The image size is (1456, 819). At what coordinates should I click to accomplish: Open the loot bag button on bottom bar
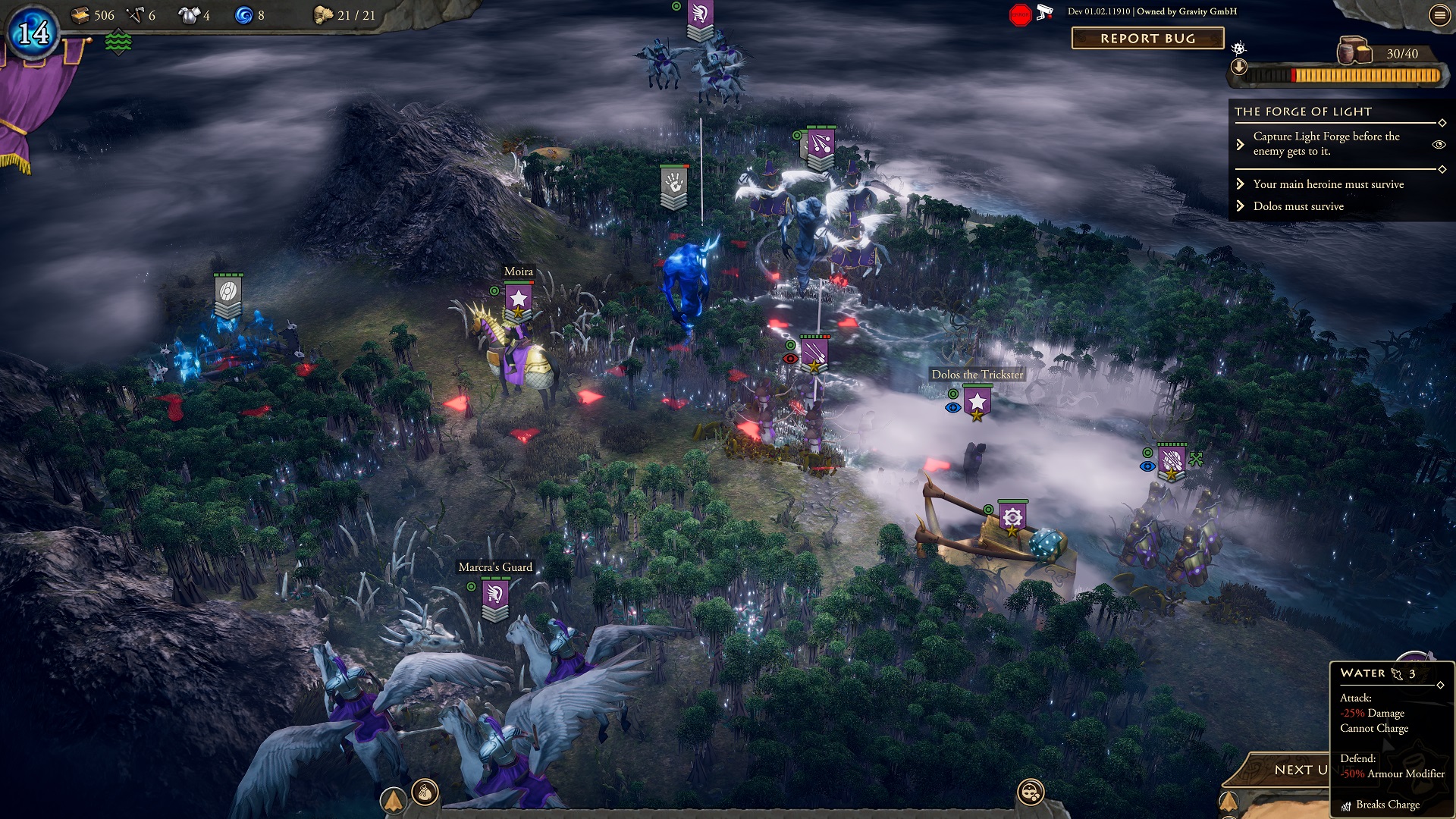click(x=425, y=792)
